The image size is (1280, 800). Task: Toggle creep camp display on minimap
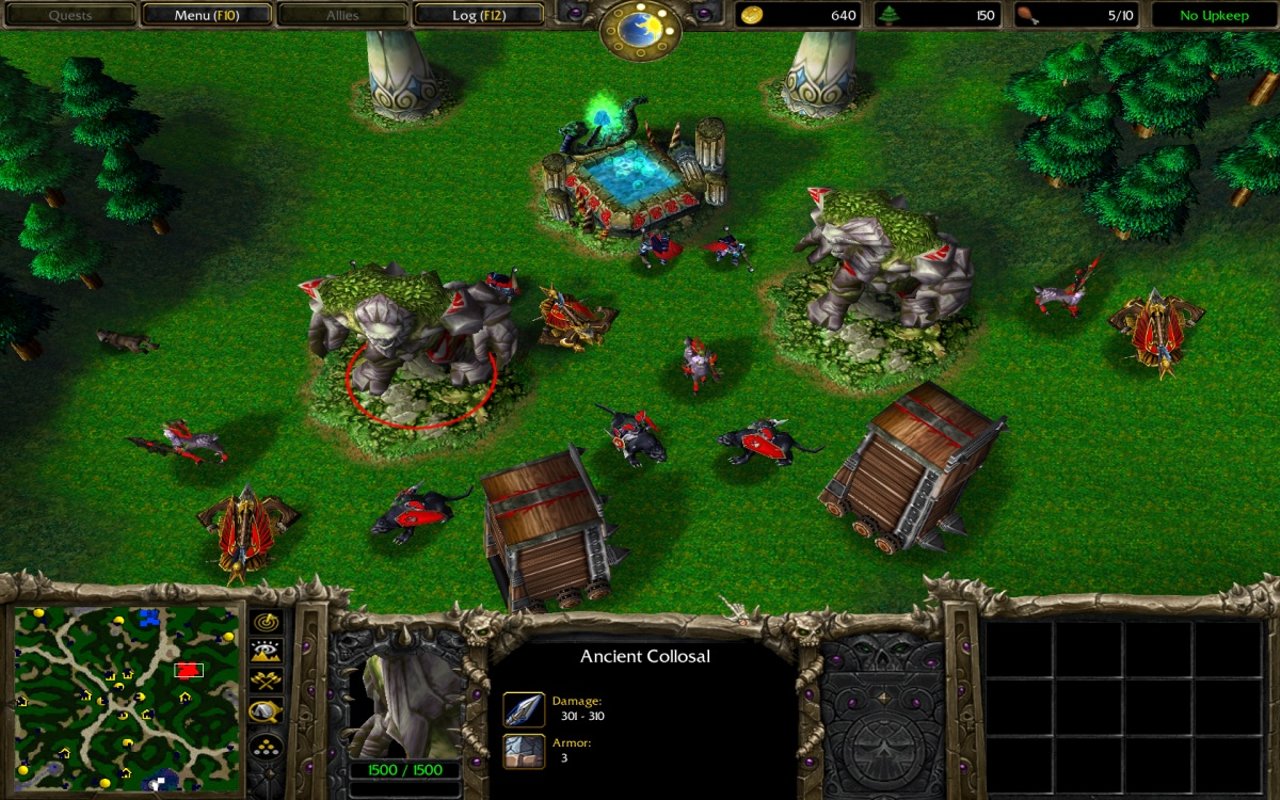(x=265, y=711)
